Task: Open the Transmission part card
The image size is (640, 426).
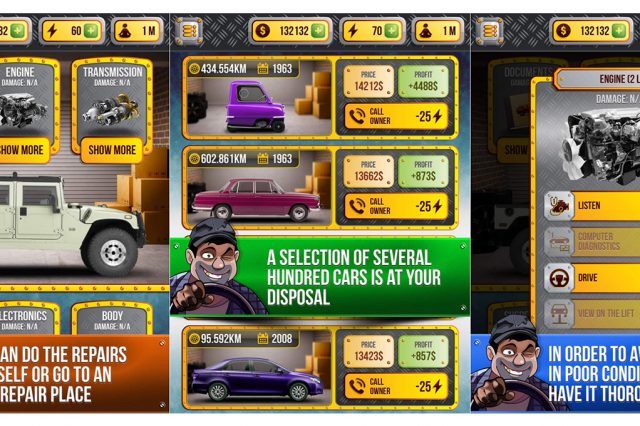Action: point(112,100)
